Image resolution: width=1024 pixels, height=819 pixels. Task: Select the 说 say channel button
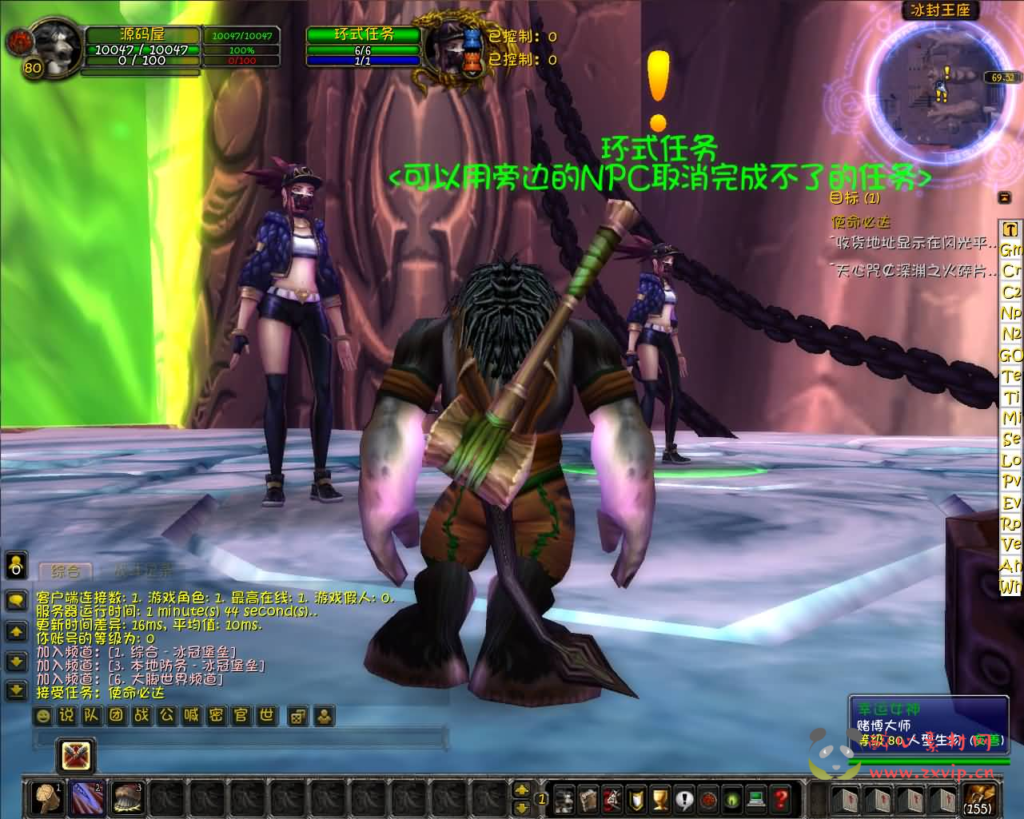click(67, 716)
